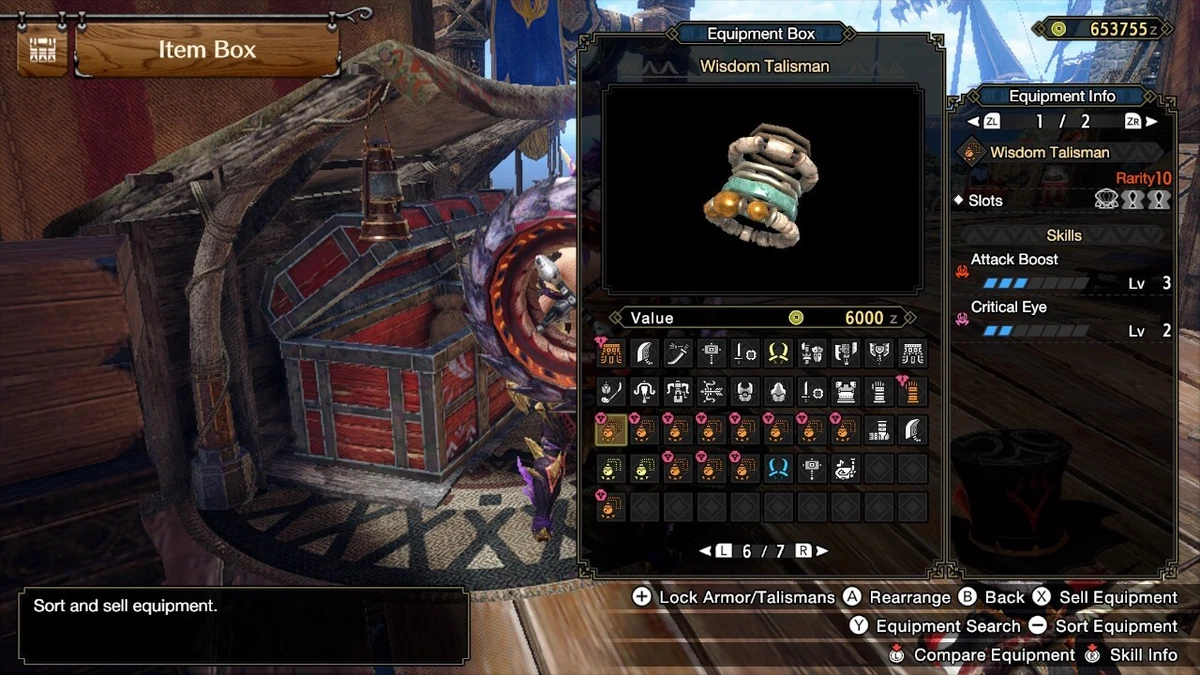The width and height of the screenshot is (1200, 675).
Task: Show next Equipment Info page arrow
Action: [x=1151, y=121]
